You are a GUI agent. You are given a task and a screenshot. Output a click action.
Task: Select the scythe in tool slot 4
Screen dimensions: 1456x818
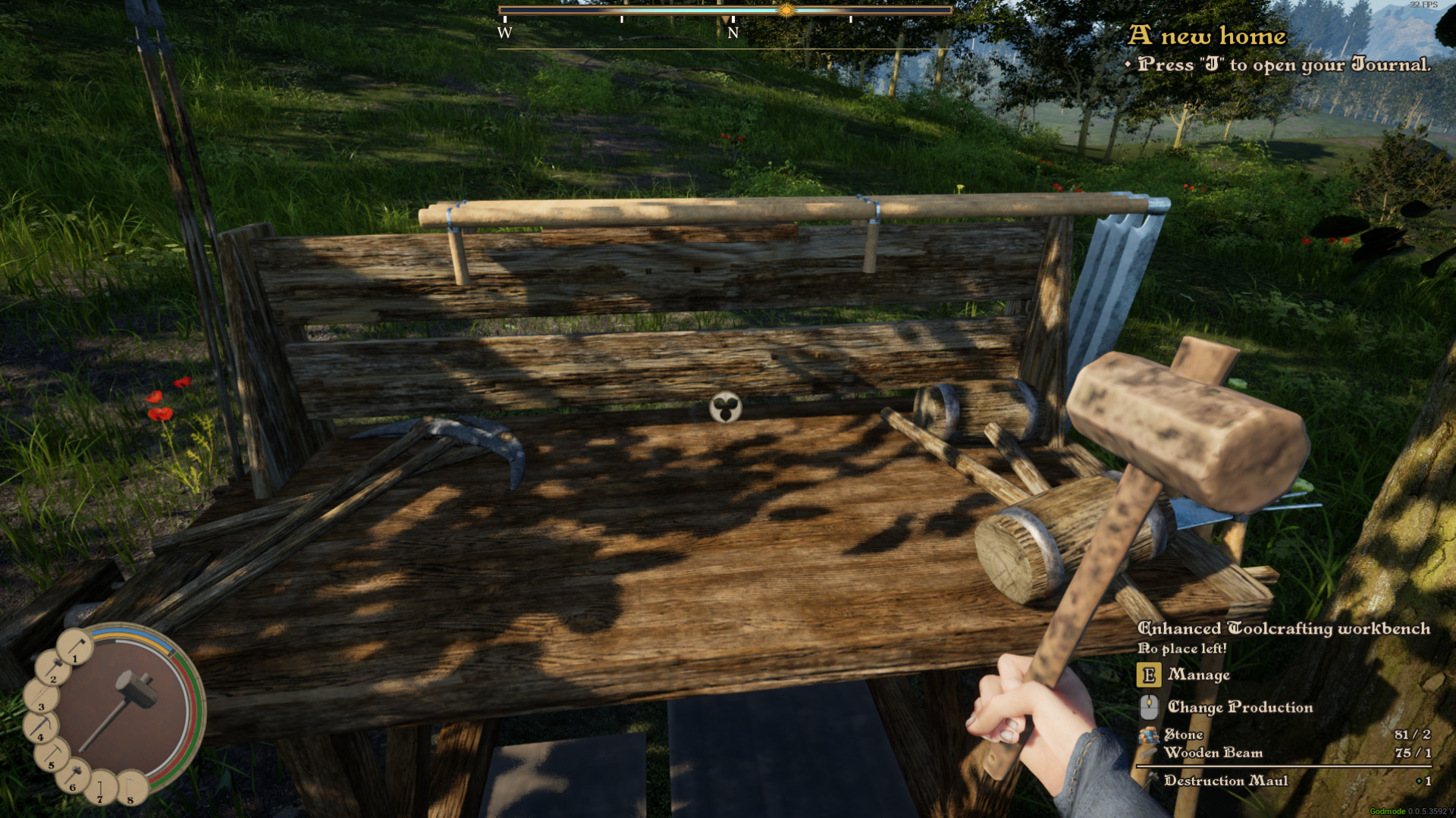[39, 728]
